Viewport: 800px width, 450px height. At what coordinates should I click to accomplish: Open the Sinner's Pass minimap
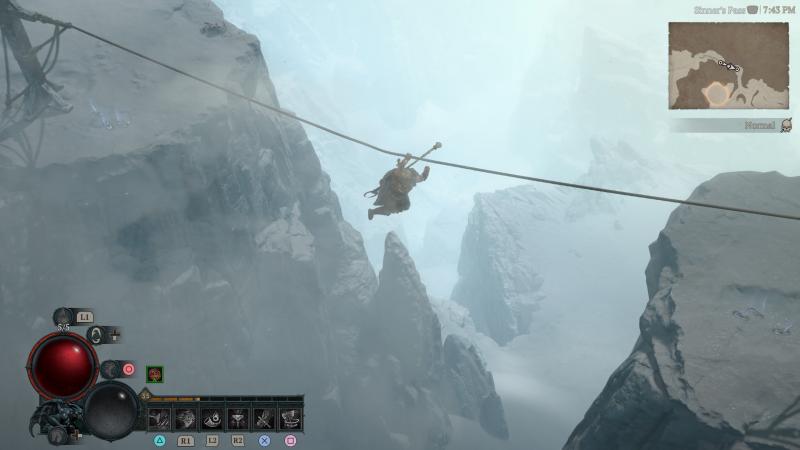[728, 65]
